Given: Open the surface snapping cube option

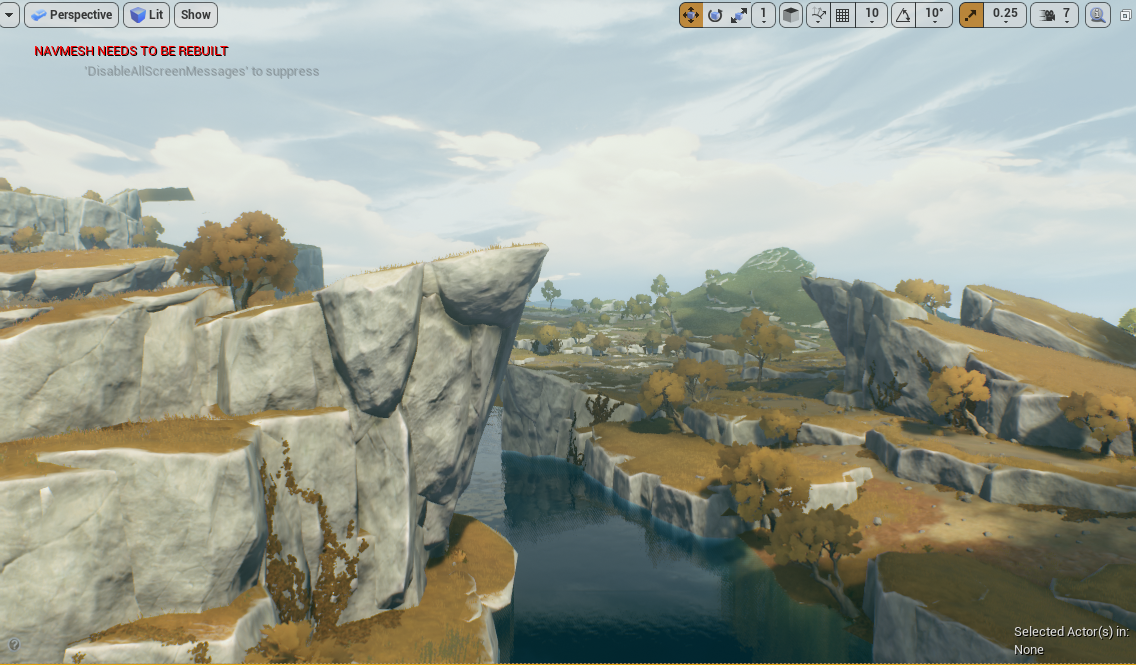Looking at the screenshot, I should 791,15.
